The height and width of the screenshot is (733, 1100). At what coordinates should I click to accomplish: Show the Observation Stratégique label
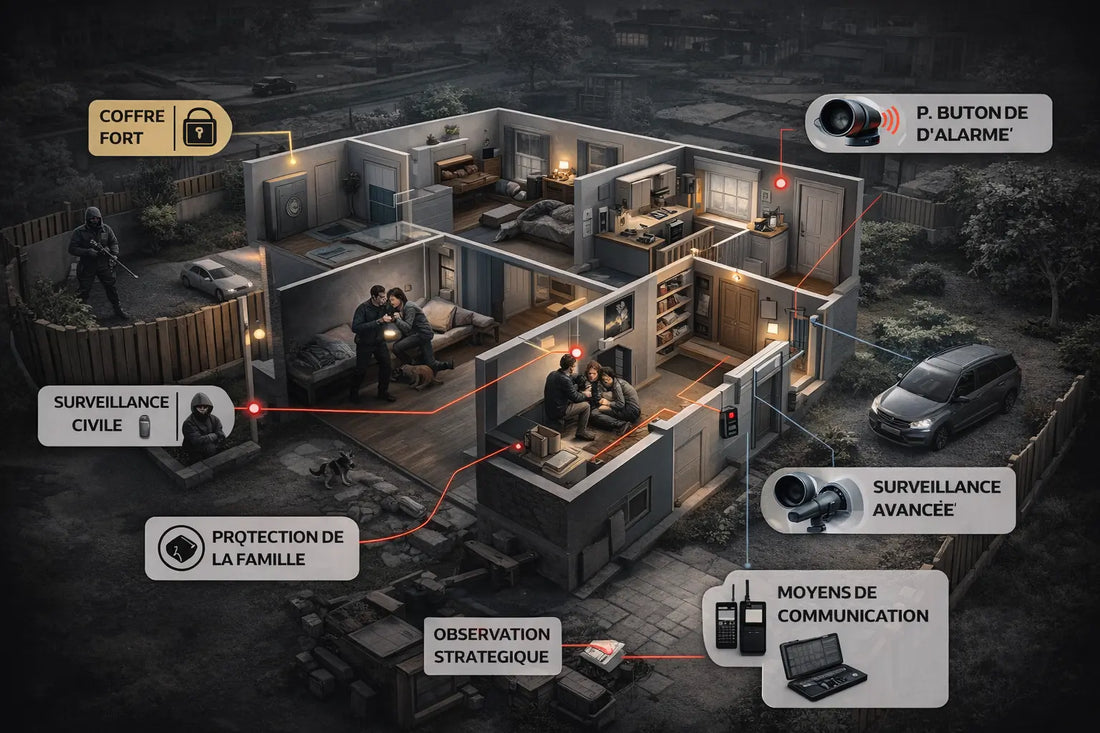coord(492,645)
